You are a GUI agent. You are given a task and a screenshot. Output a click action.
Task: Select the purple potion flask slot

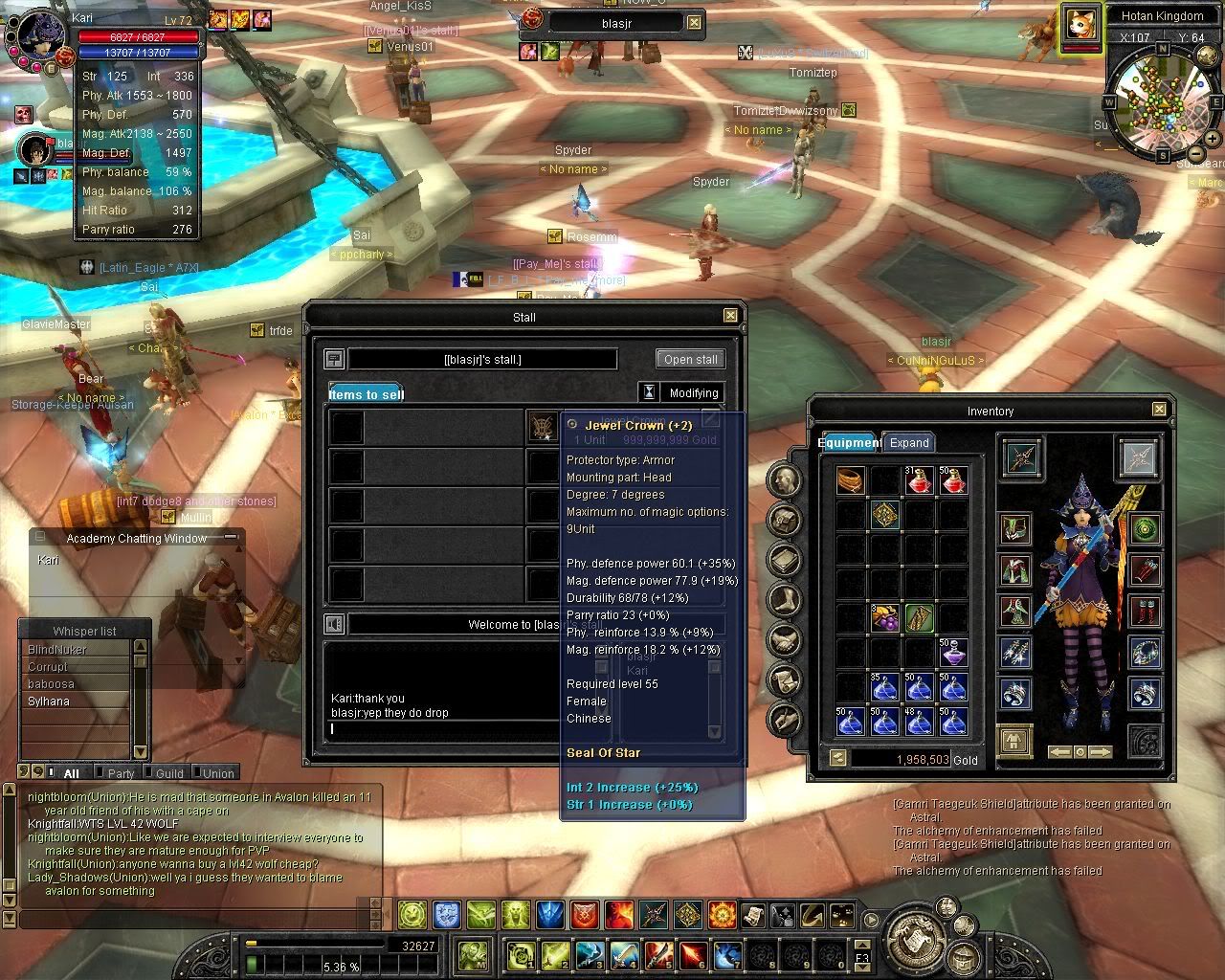click(952, 653)
